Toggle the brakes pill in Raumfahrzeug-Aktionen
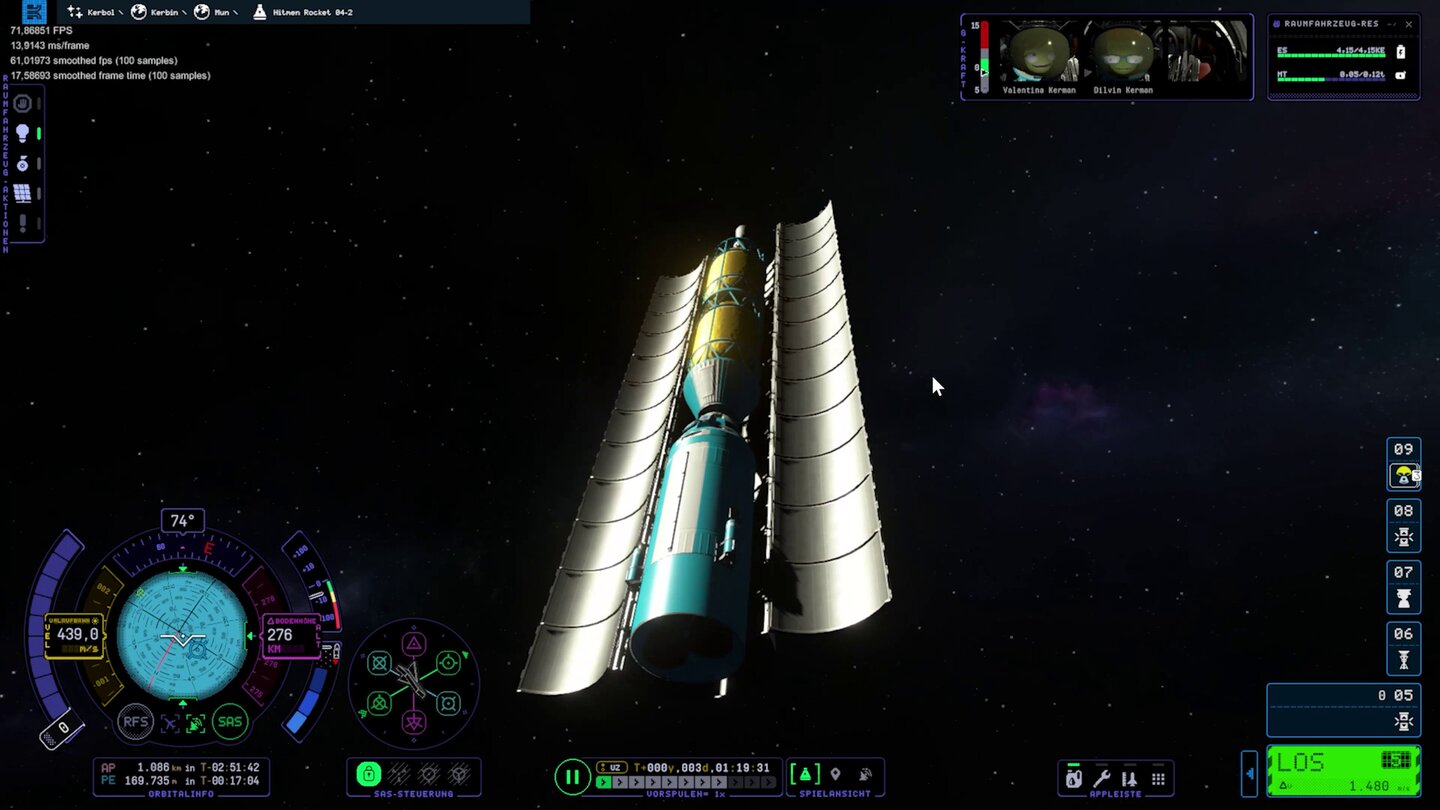The image size is (1440, 810). (x=39, y=102)
